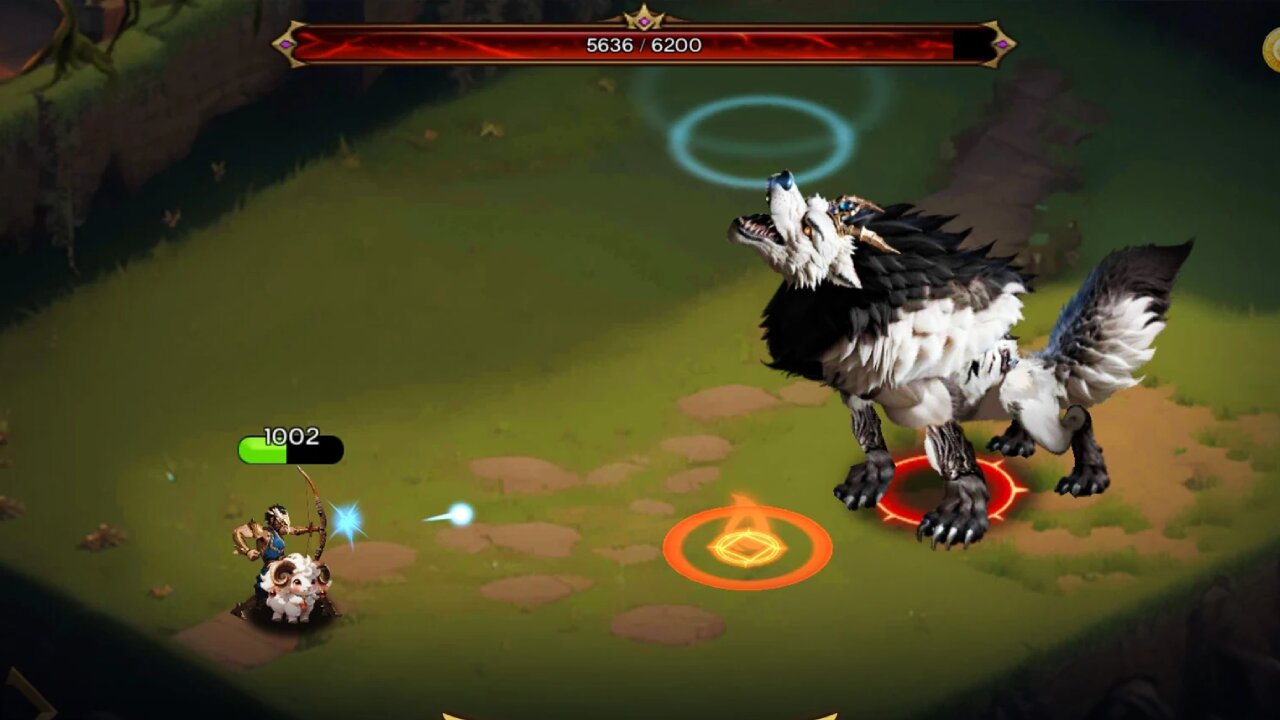The height and width of the screenshot is (720, 1280).
Task: Toggle the archer's green health bar display
Action: pyautogui.click(x=264, y=450)
